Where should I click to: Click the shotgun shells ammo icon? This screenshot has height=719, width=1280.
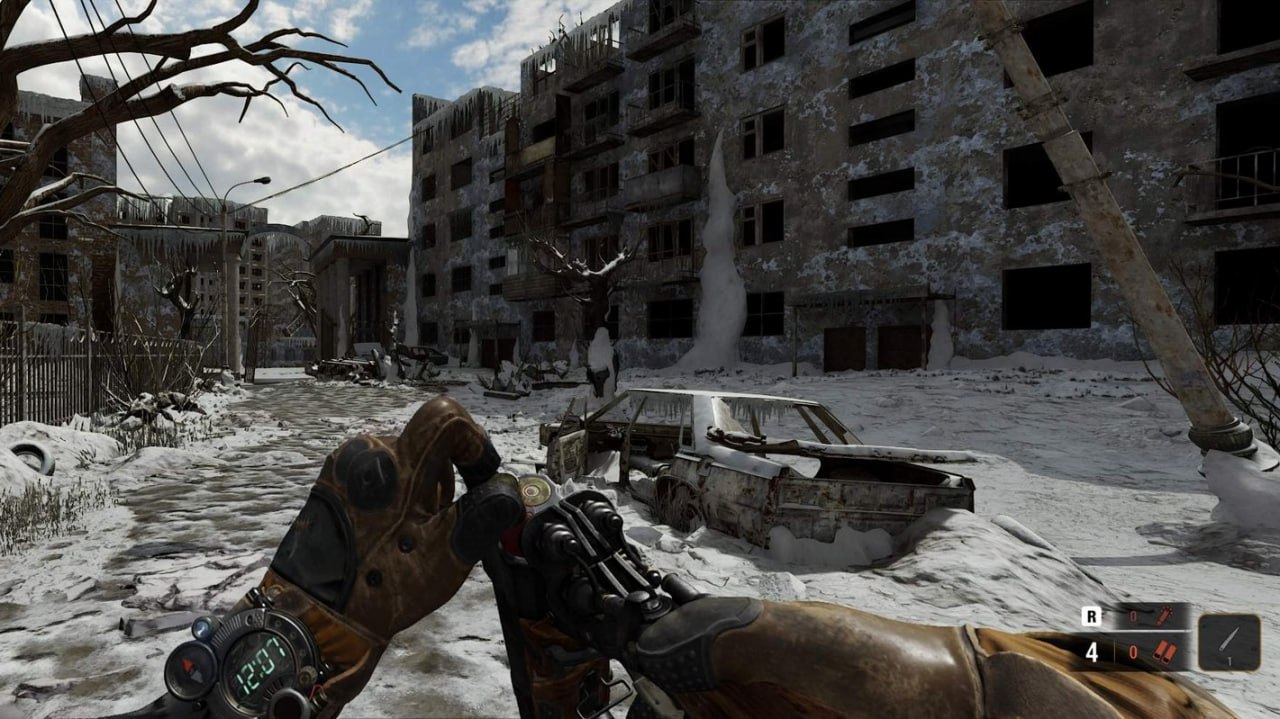click(1163, 652)
